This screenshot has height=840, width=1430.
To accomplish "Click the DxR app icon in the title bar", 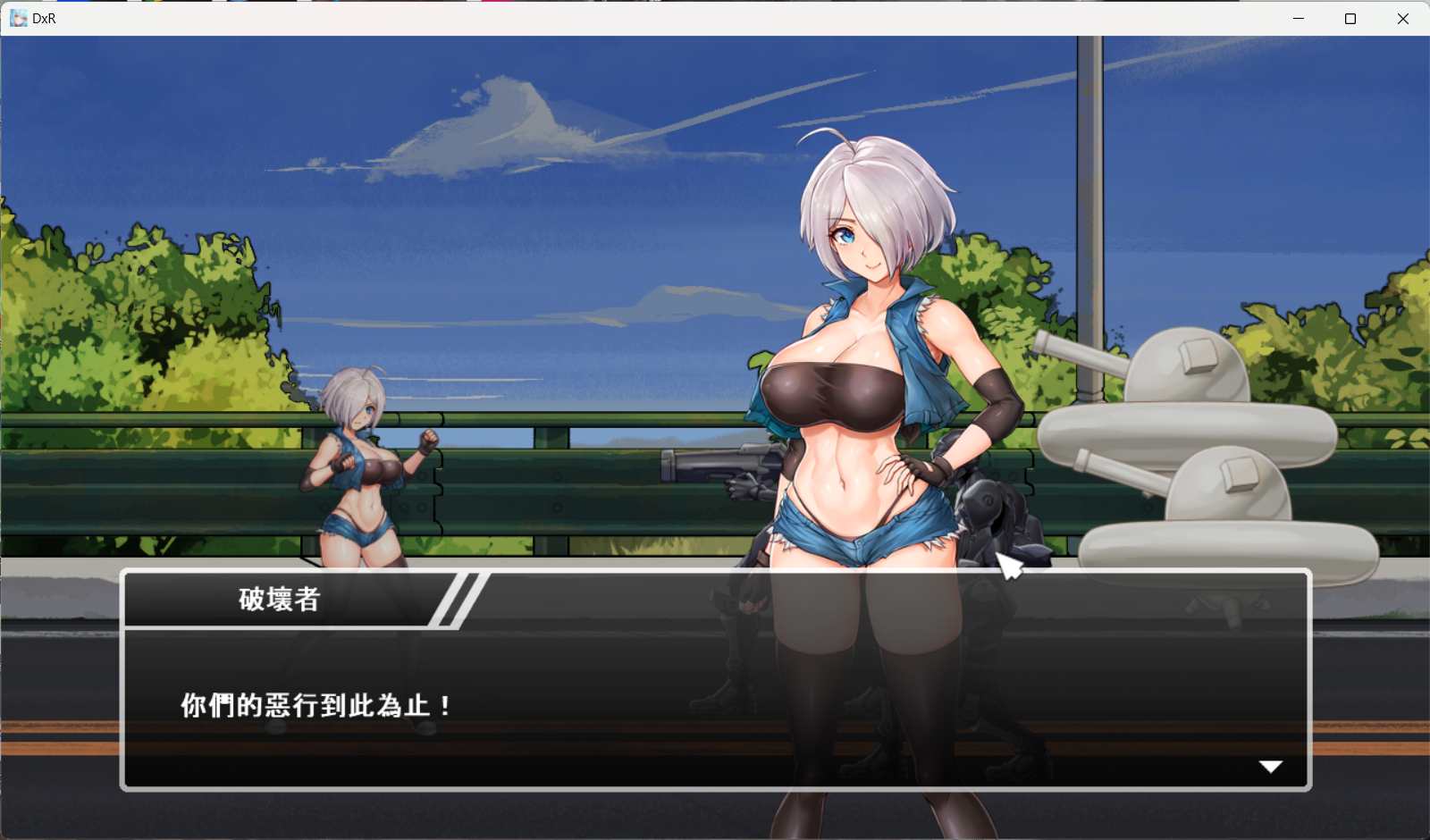I will [x=18, y=18].
